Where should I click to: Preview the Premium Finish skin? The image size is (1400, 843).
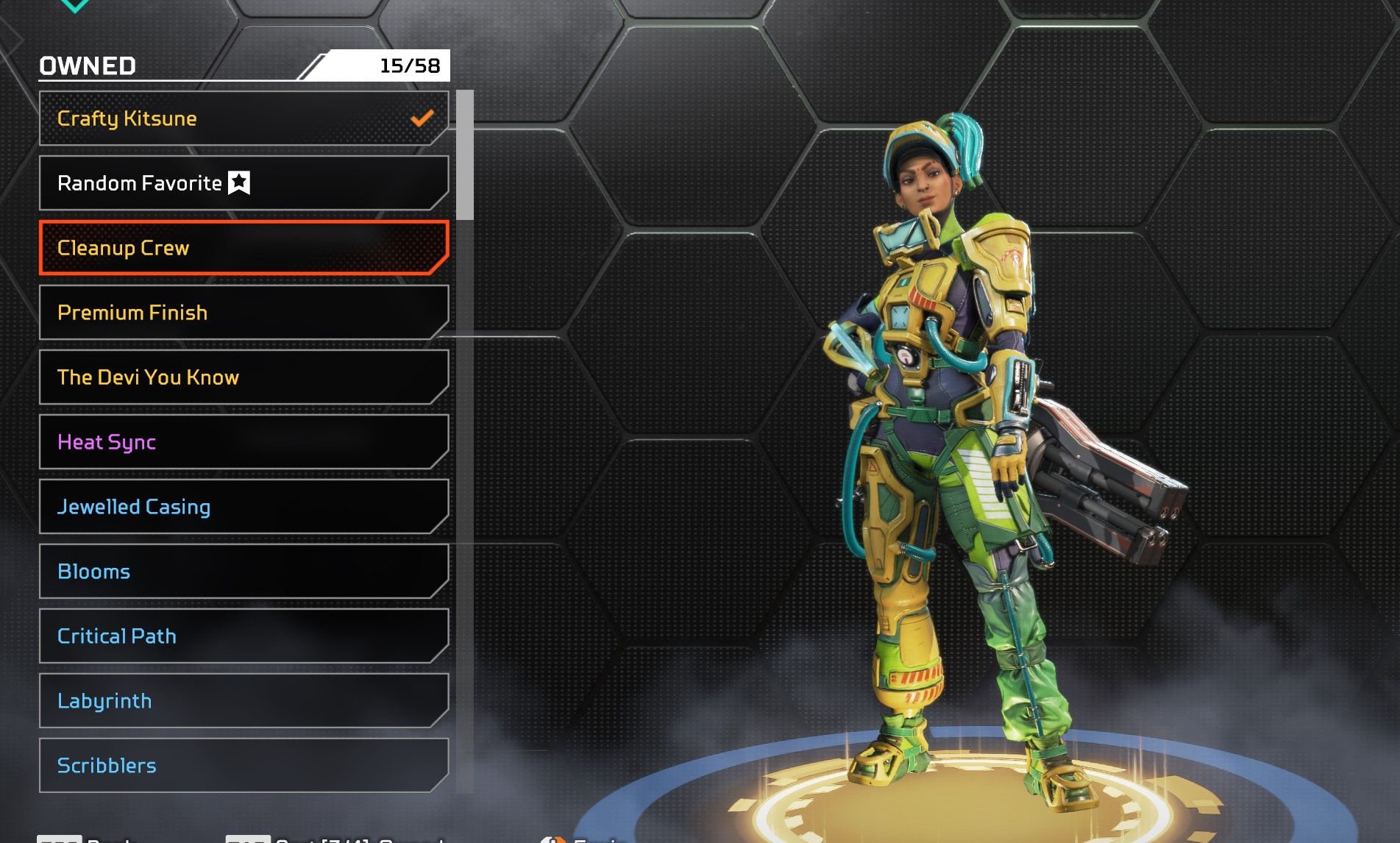click(243, 313)
